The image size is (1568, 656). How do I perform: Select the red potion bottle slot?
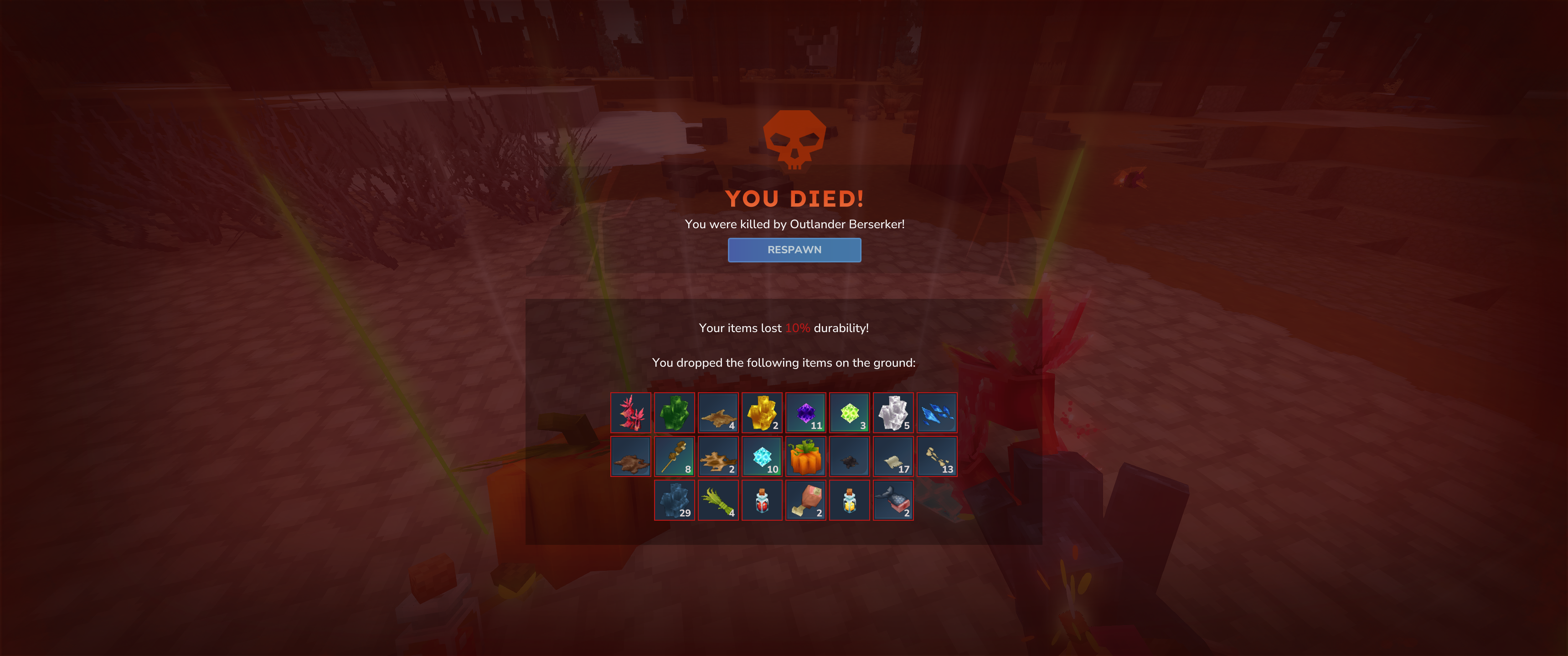point(762,500)
